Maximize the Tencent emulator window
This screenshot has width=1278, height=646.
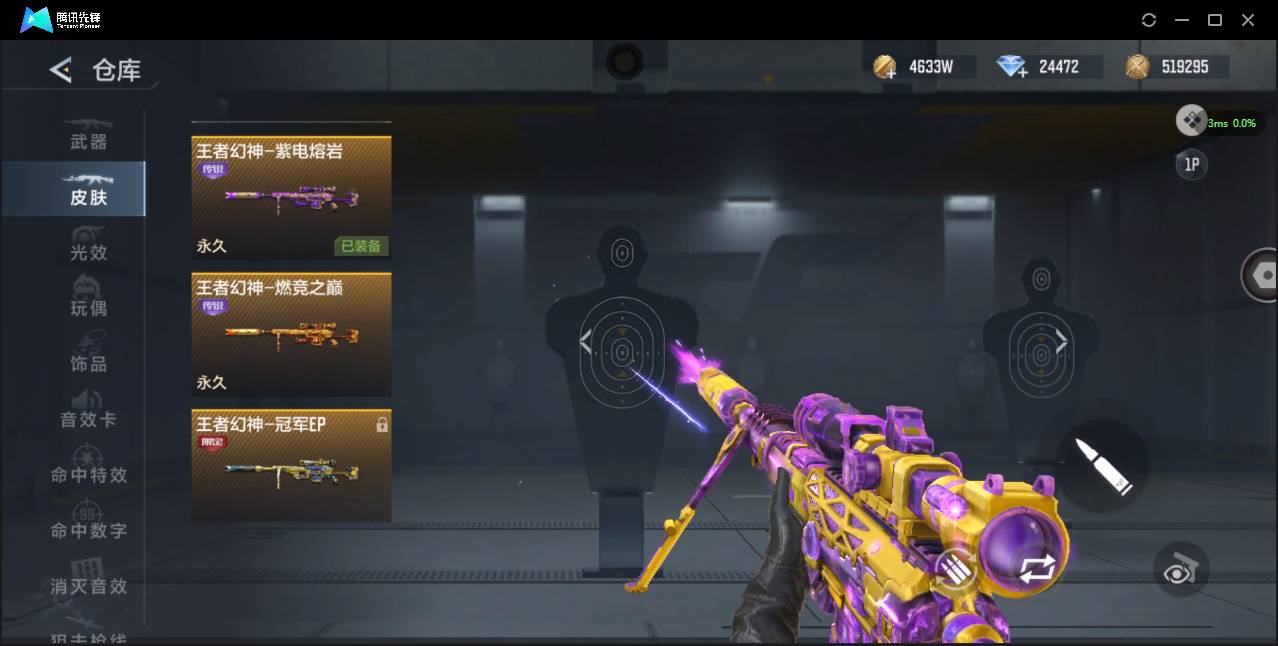pyautogui.click(x=1215, y=20)
